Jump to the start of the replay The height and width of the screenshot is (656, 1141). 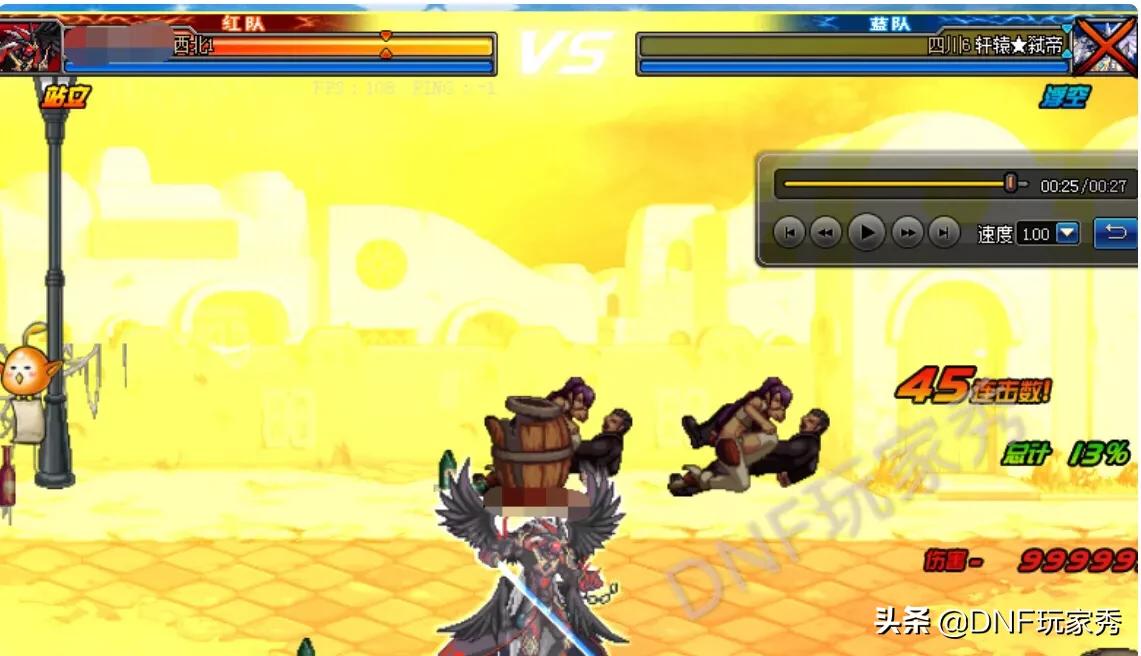(x=789, y=233)
